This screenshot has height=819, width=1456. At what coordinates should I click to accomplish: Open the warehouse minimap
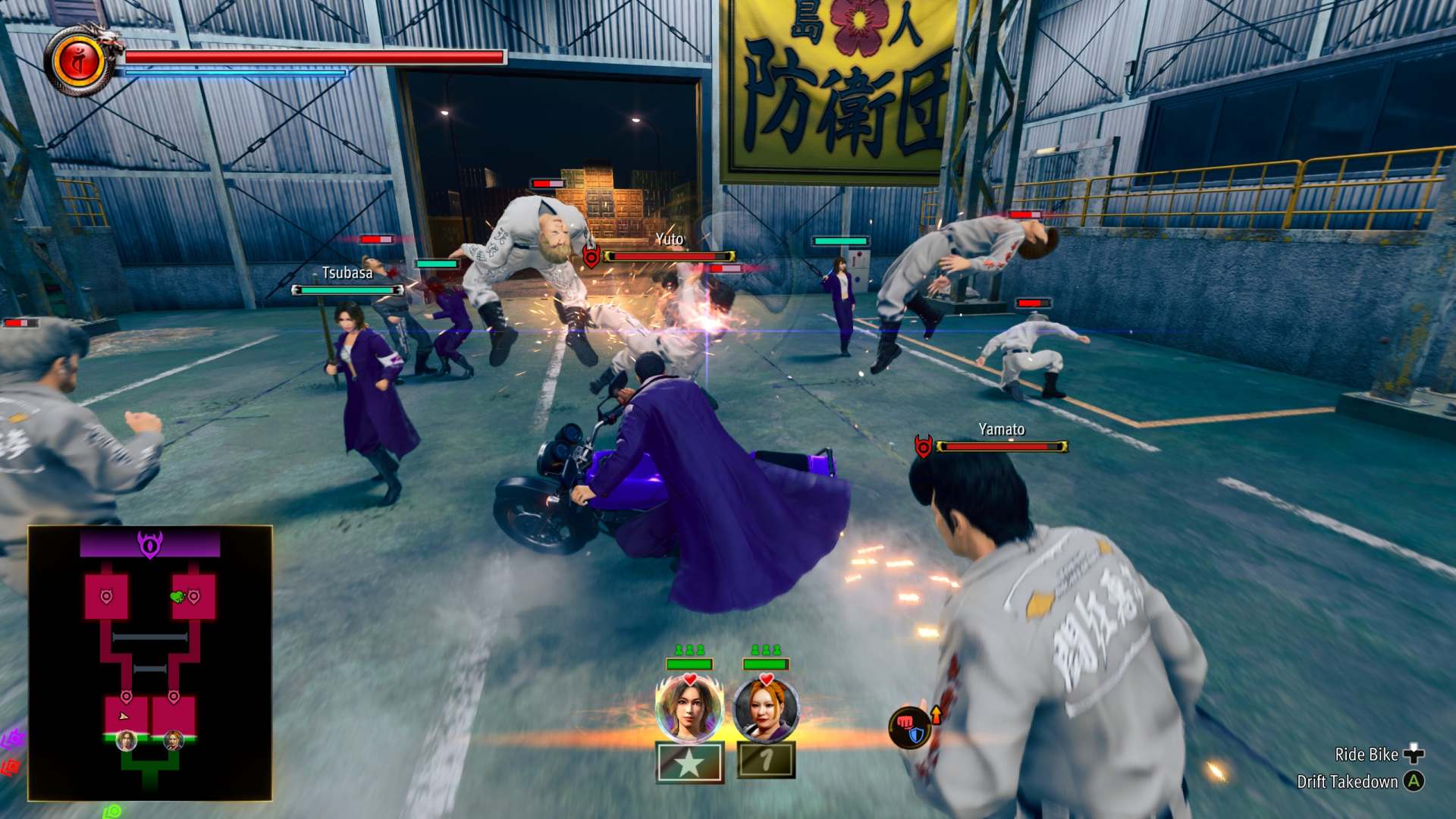tap(150, 663)
